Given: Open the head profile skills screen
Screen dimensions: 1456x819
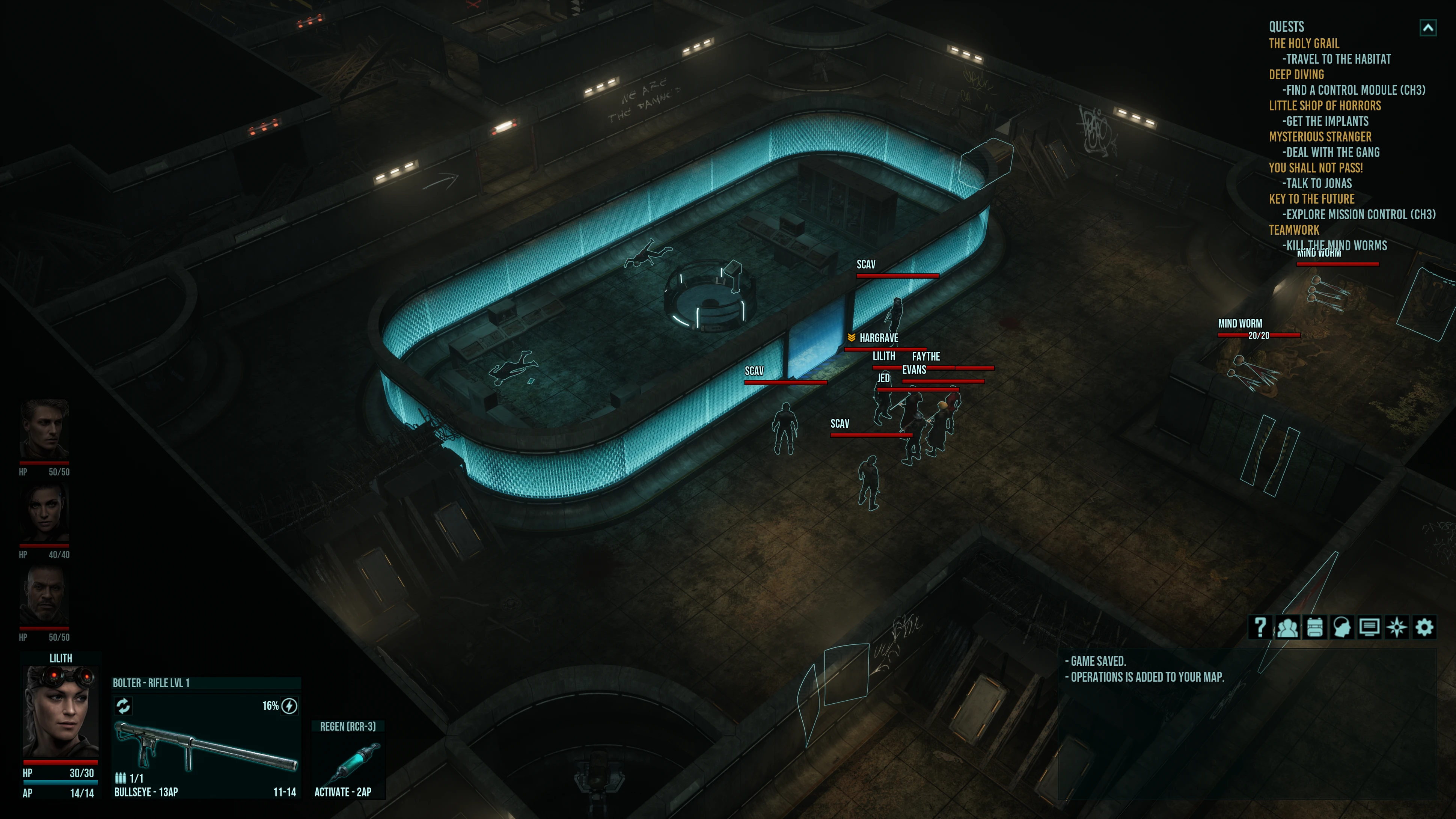Looking at the screenshot, I should [1342, 627].
